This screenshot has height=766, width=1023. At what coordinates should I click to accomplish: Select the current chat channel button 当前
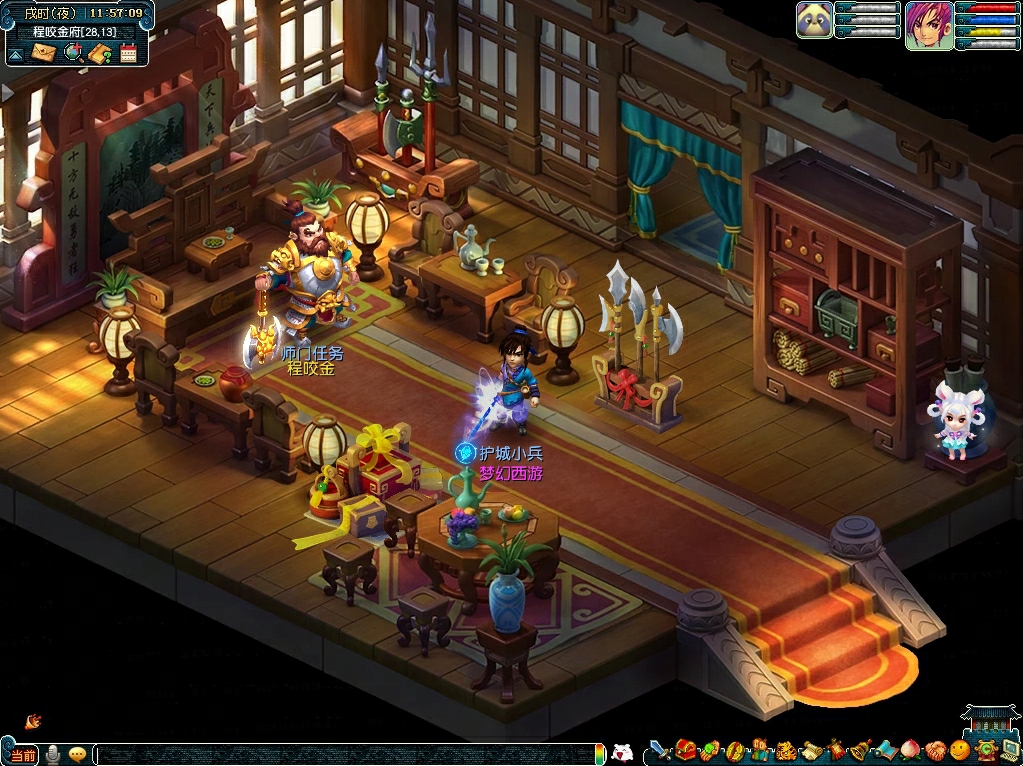click(23, 754)
